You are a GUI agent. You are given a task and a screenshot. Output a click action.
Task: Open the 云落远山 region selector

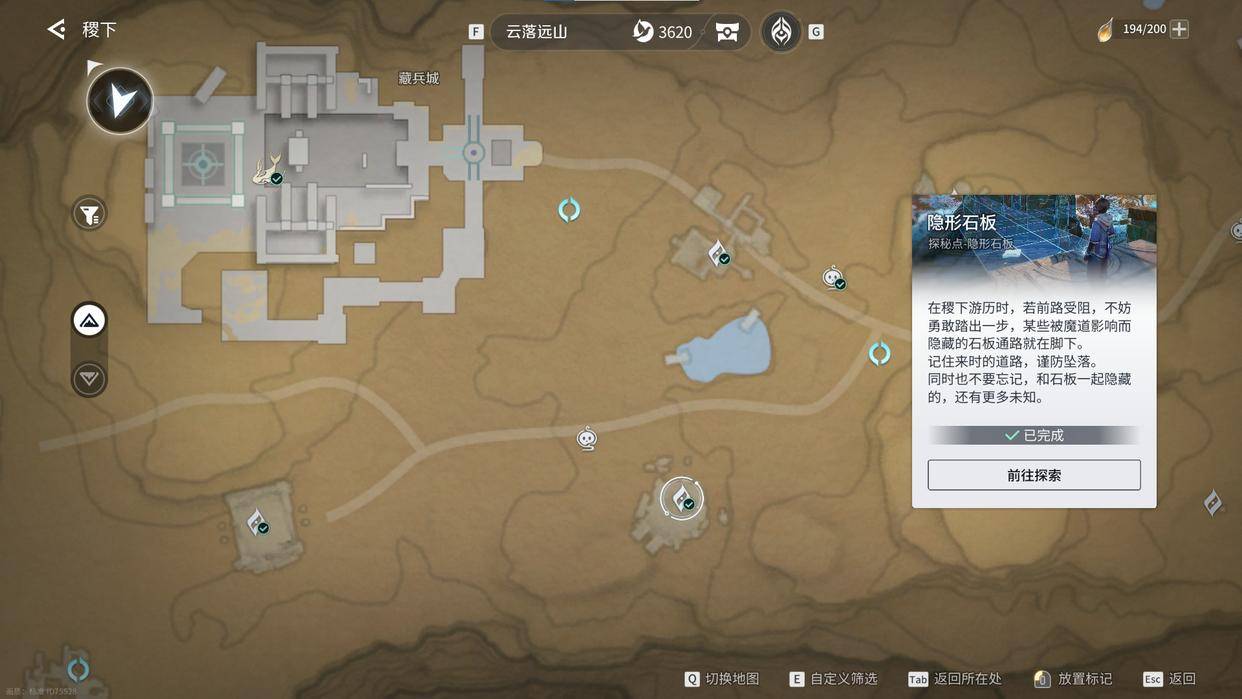[x=537, y=32]
